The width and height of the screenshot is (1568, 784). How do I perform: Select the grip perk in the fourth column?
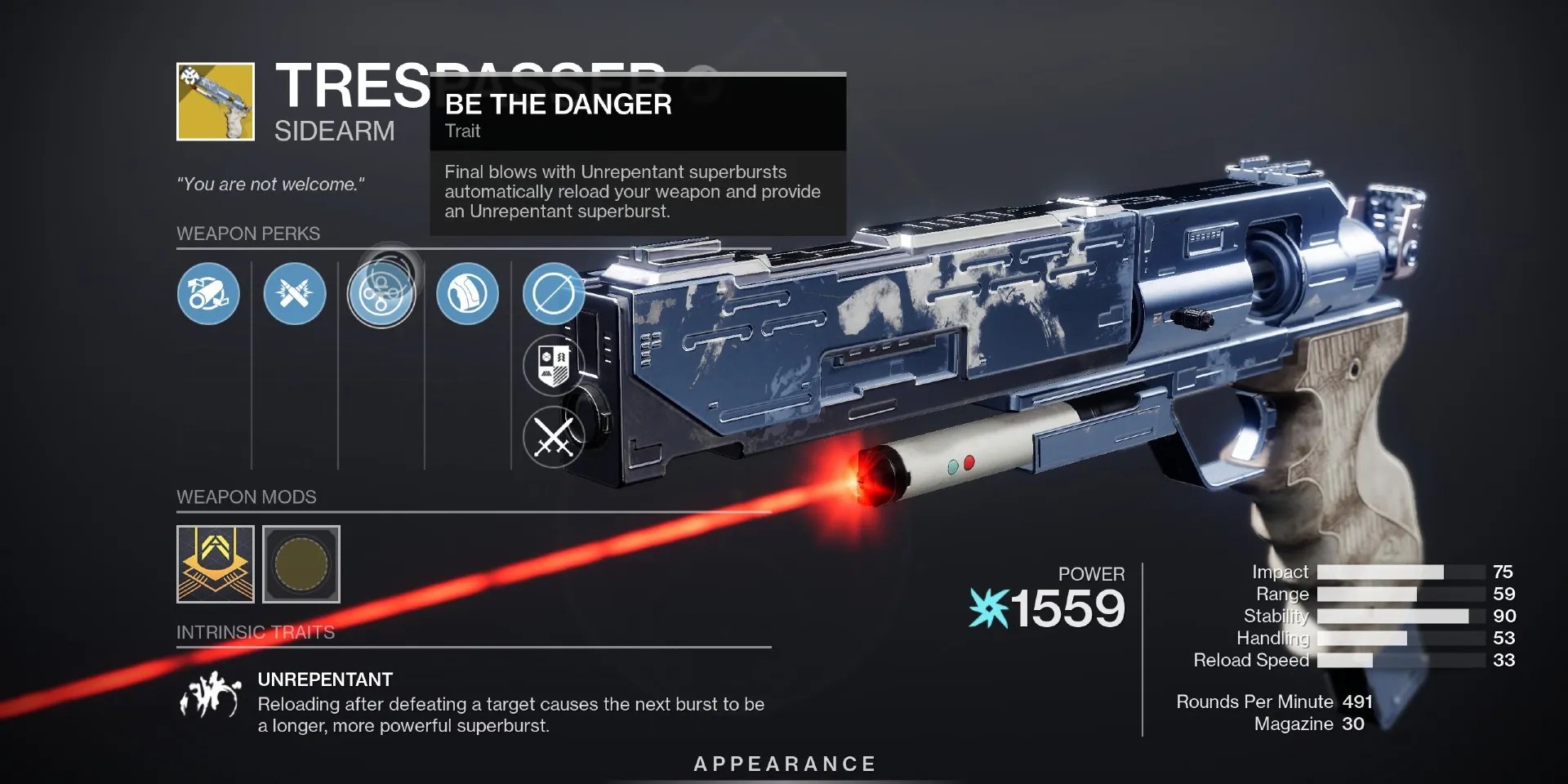tap(467, 294)
